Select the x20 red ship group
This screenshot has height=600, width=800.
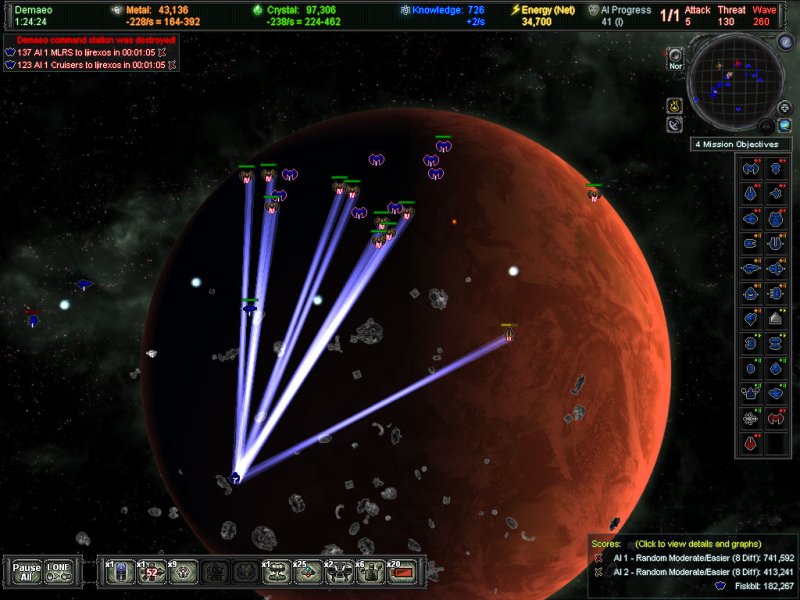pyautogui.click(x=400, y=571)
